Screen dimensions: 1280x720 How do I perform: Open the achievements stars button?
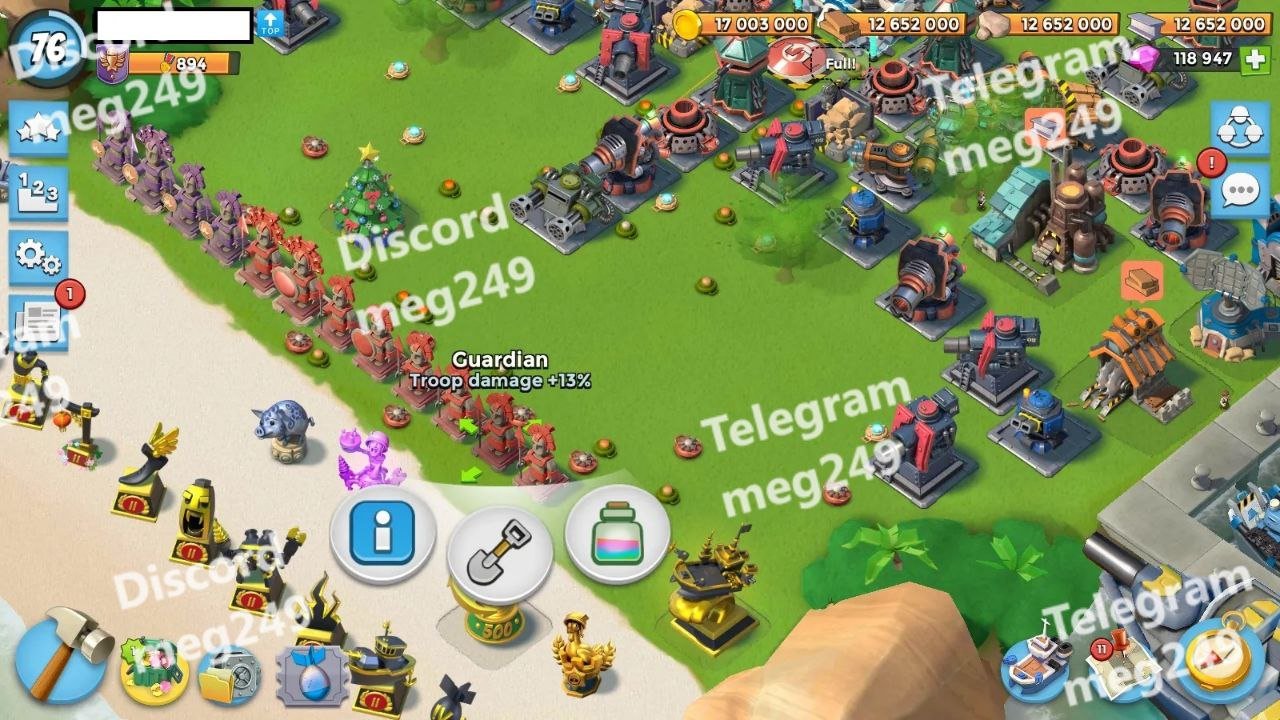click(38, 129)
